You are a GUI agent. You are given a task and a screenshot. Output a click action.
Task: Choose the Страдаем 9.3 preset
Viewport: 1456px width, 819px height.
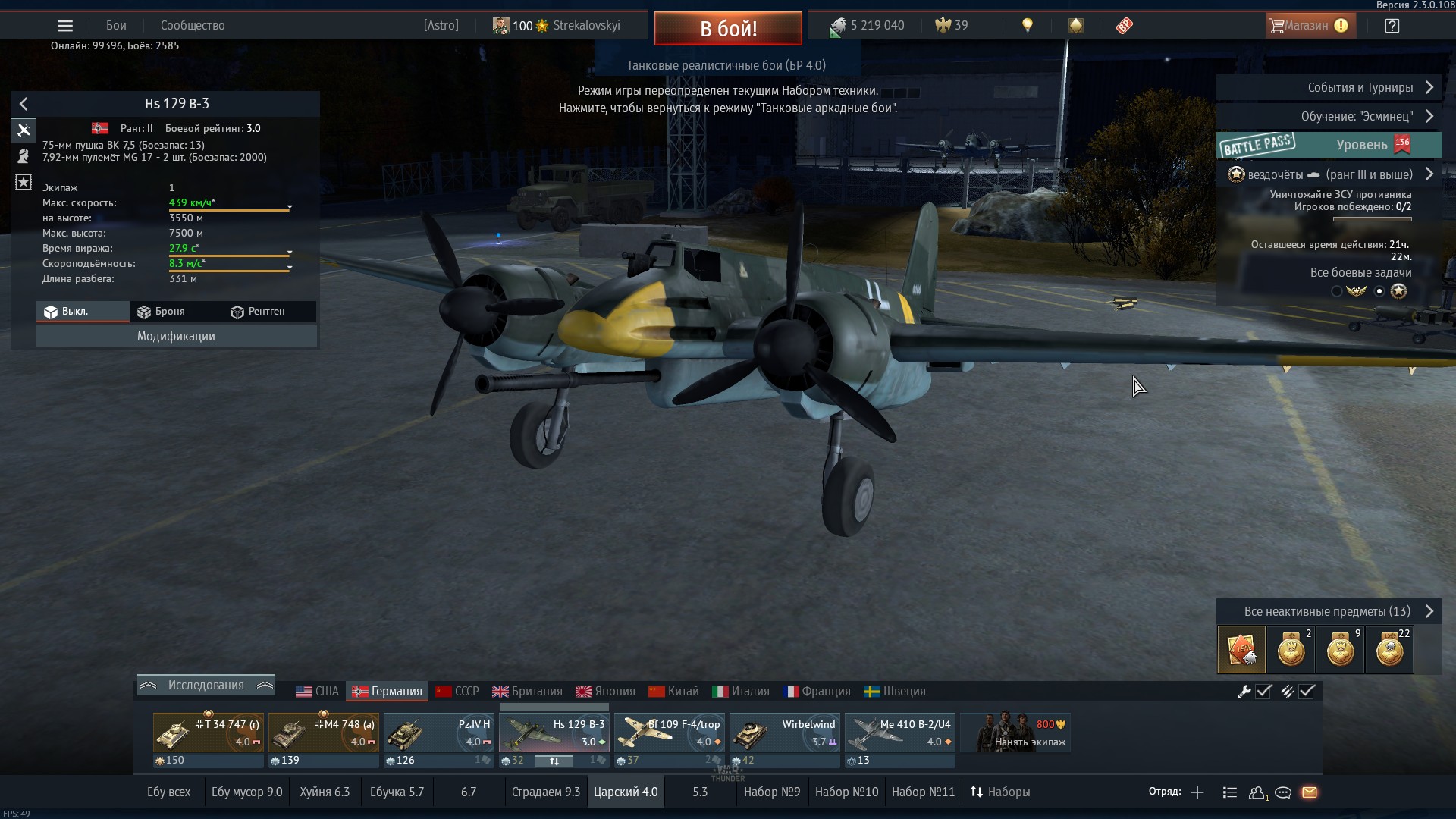545,792
